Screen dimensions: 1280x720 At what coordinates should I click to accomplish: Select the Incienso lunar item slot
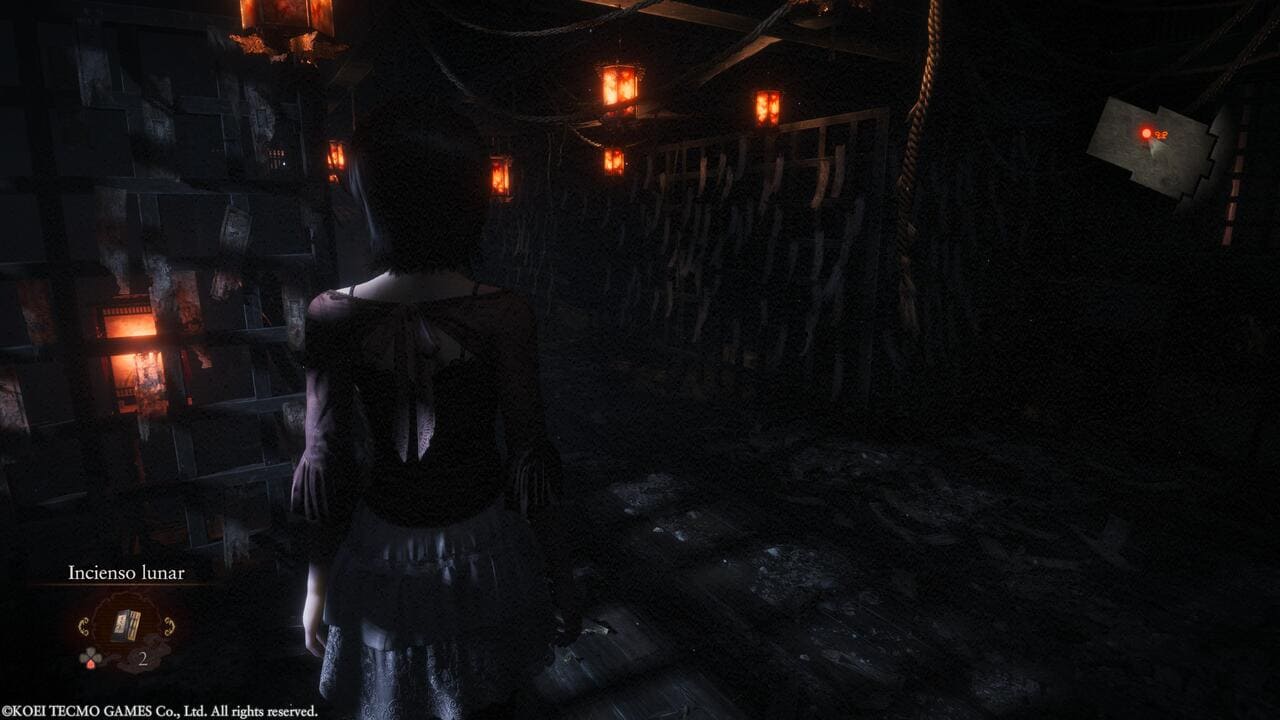point(125,627)
